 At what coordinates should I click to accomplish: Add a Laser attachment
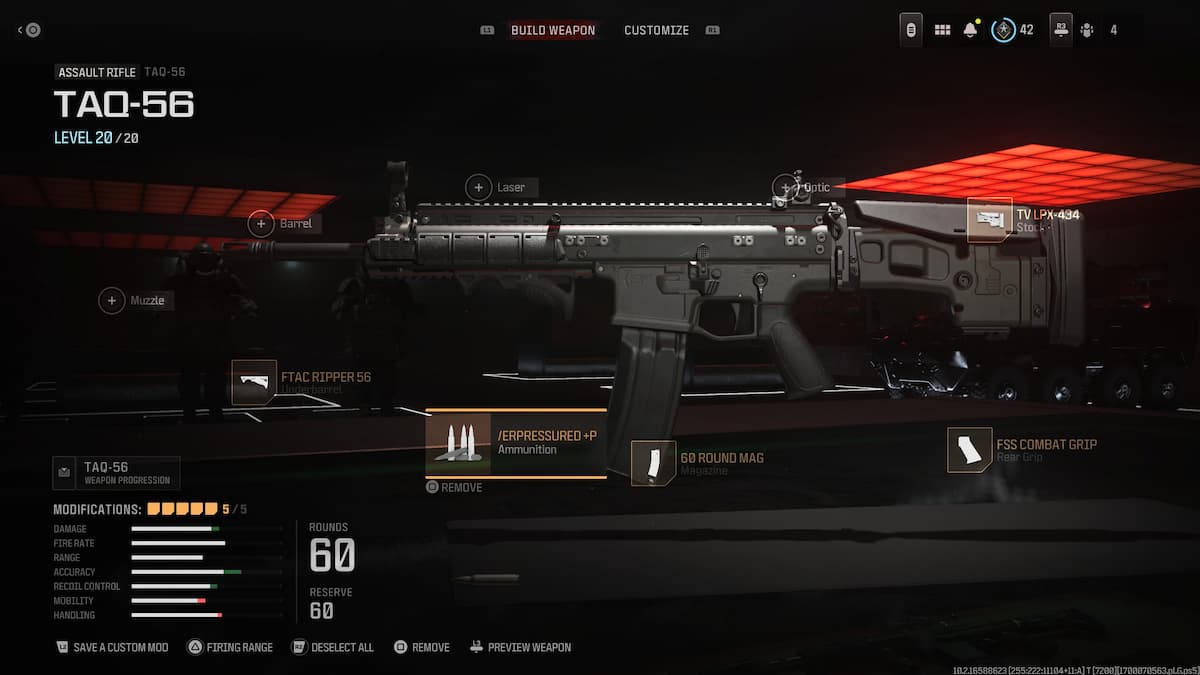480,187
